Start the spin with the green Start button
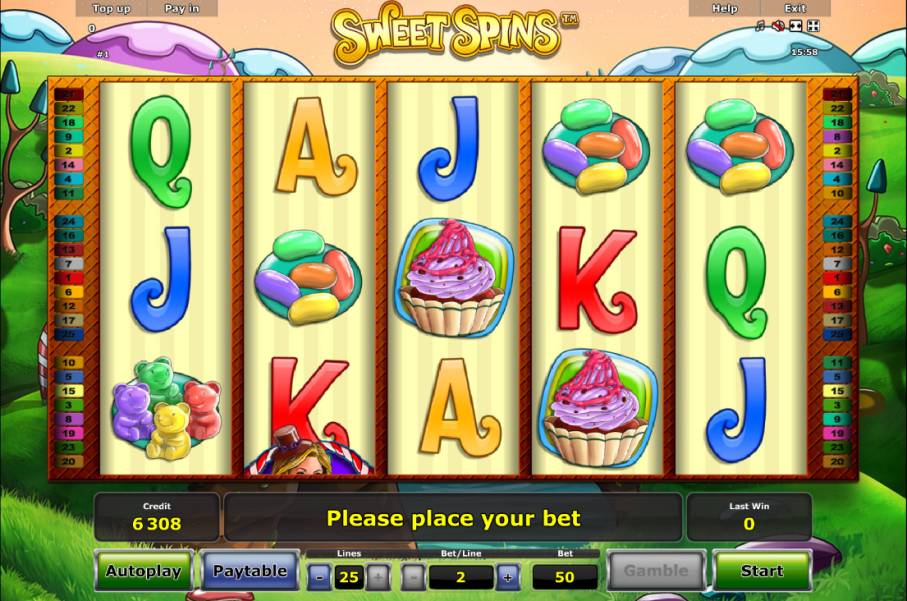This screenshot has height=601, width=907. [761, 571]
